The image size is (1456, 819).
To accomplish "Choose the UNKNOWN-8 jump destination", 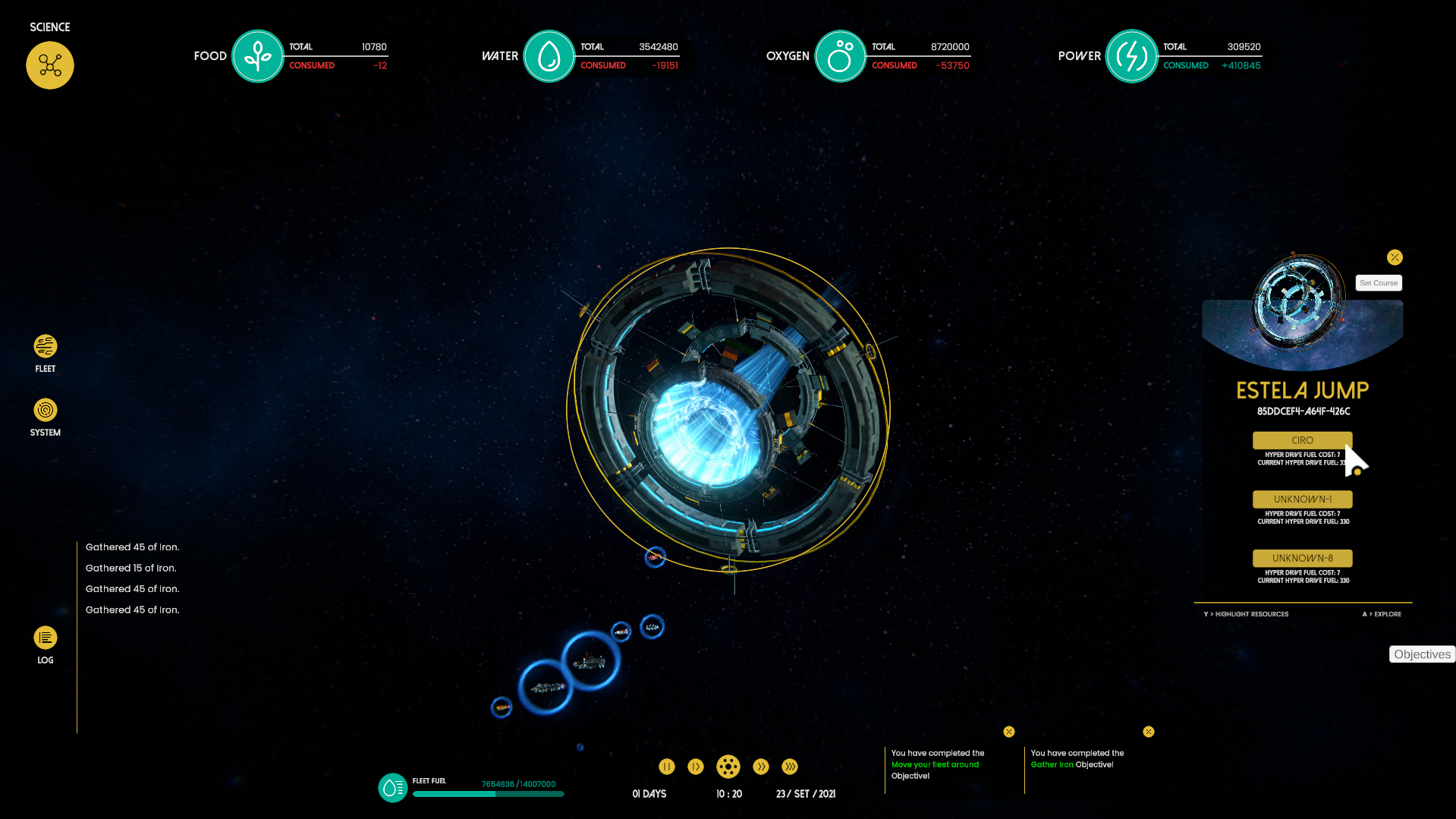I will (1302, 558).
